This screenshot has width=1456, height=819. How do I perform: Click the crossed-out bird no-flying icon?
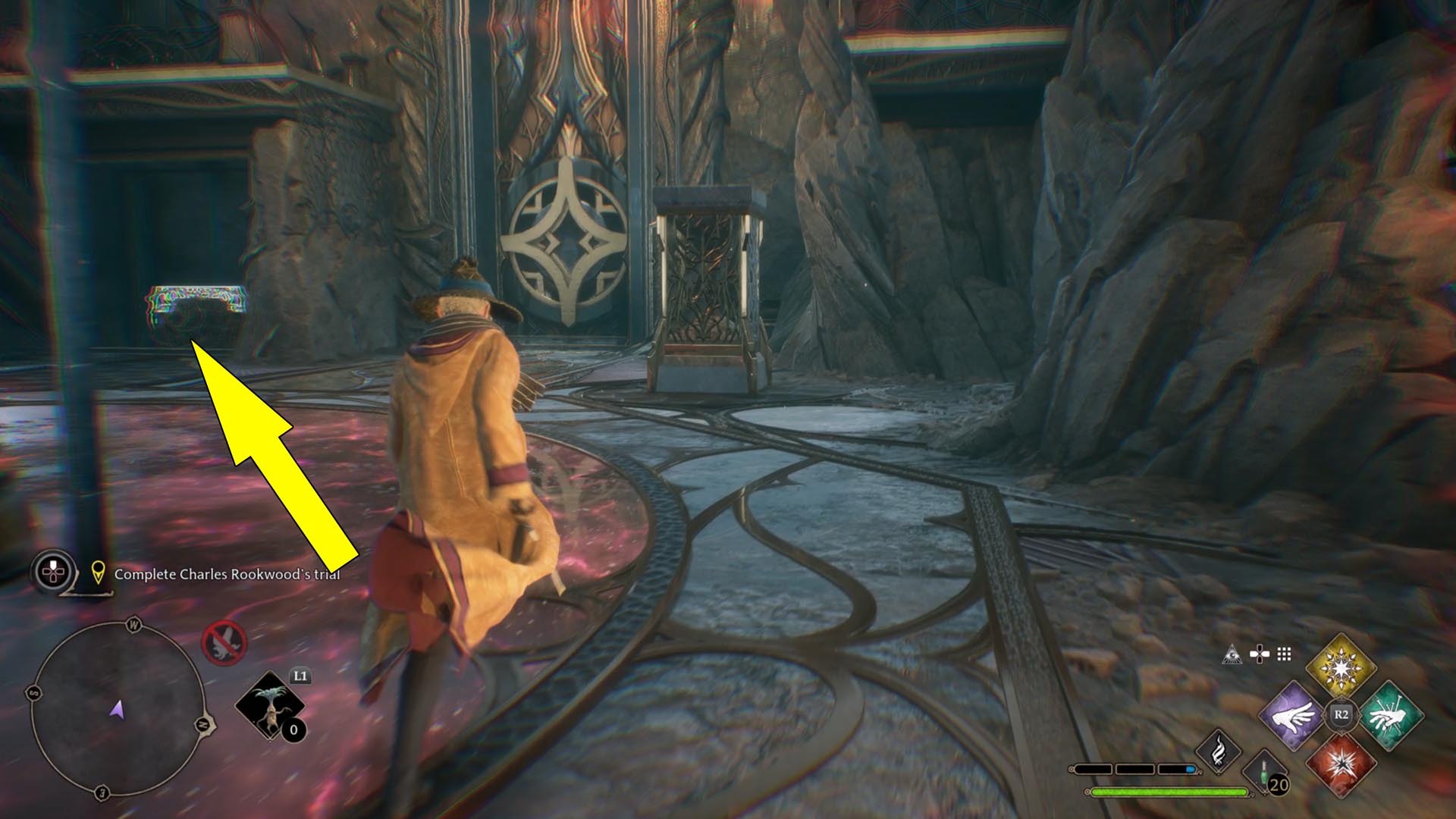(224, 642)
